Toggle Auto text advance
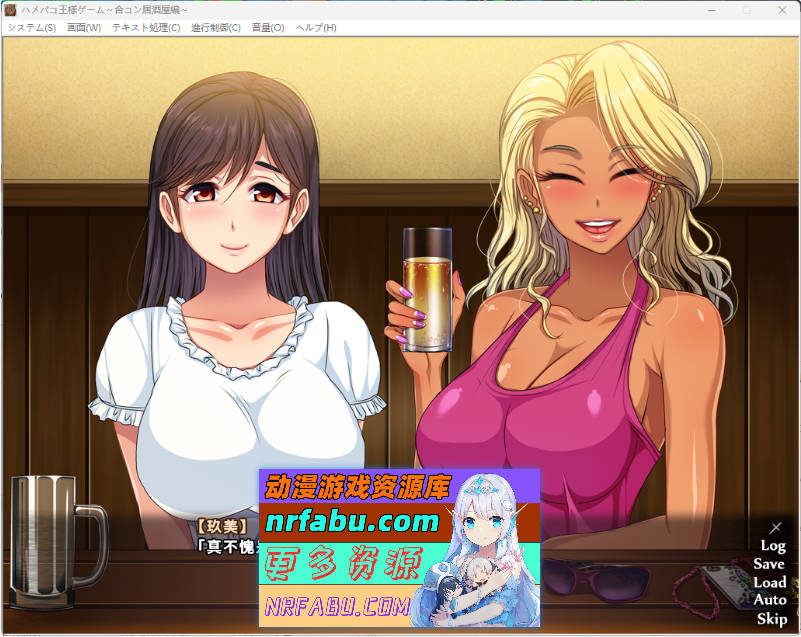The height and width of the screenshot is (637, 801). (x=769, y=600)
